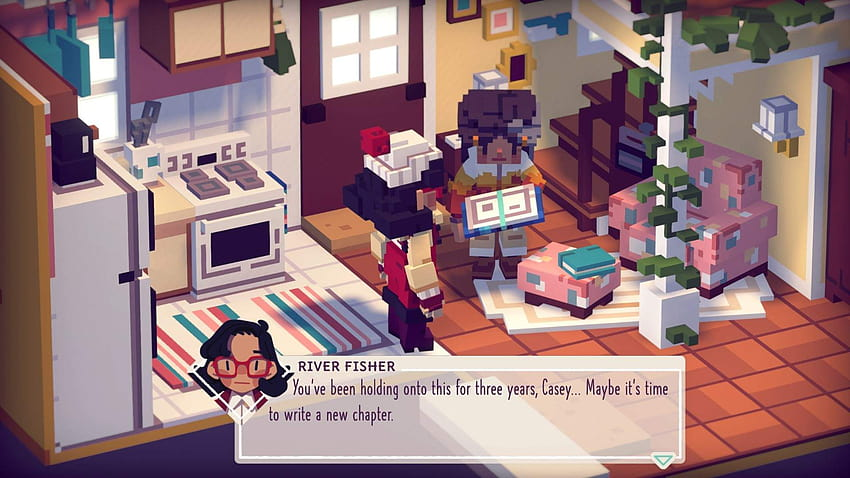Advance dialogue with the teal arrow

click(x=662, y=460)
